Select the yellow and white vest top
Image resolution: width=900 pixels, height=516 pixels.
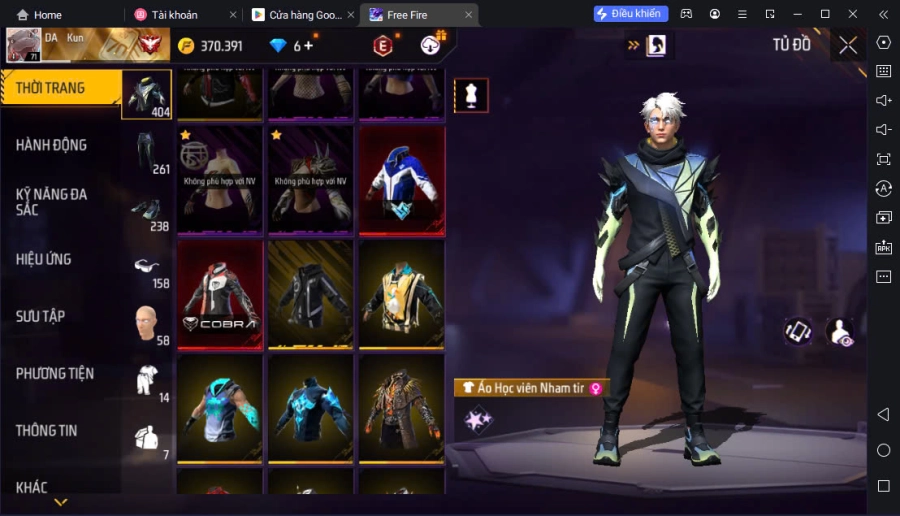click(x=400, y=294)
